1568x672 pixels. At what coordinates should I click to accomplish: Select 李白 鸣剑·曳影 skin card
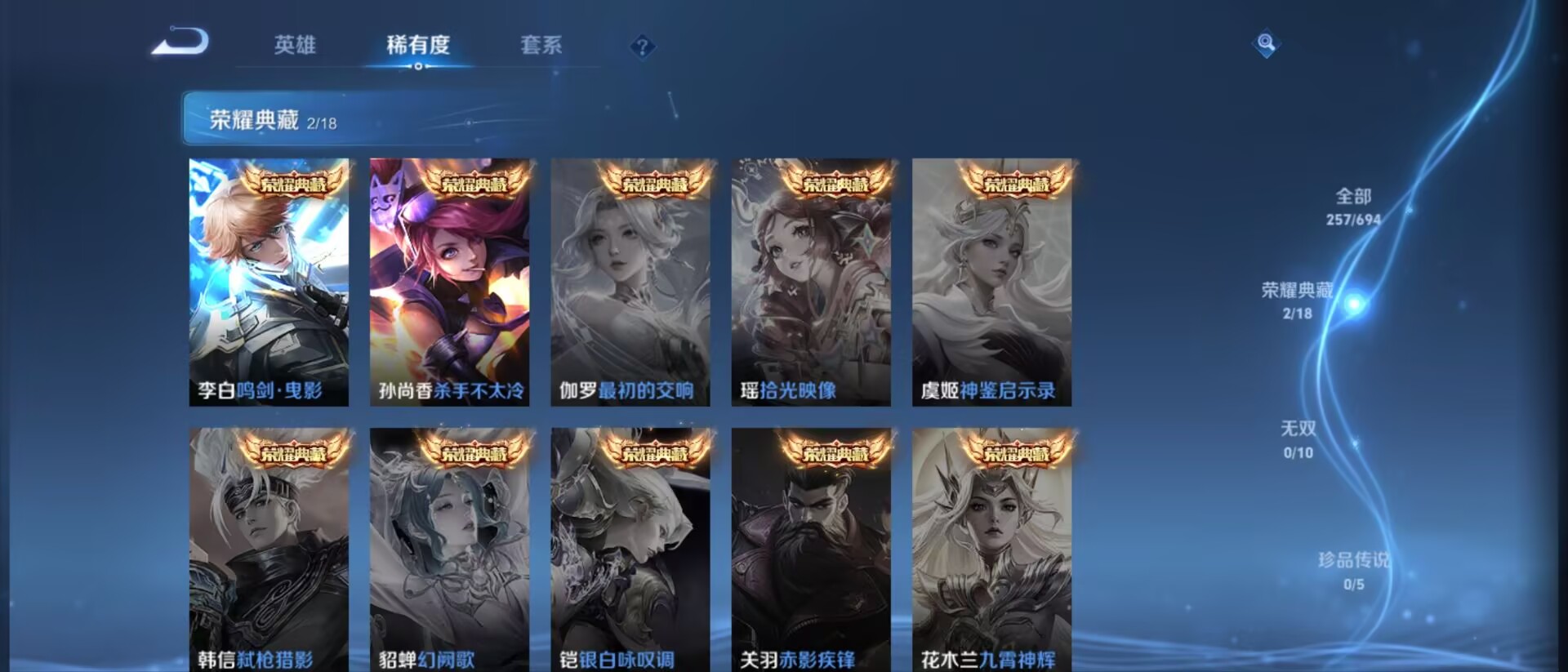tap(269, 282)
